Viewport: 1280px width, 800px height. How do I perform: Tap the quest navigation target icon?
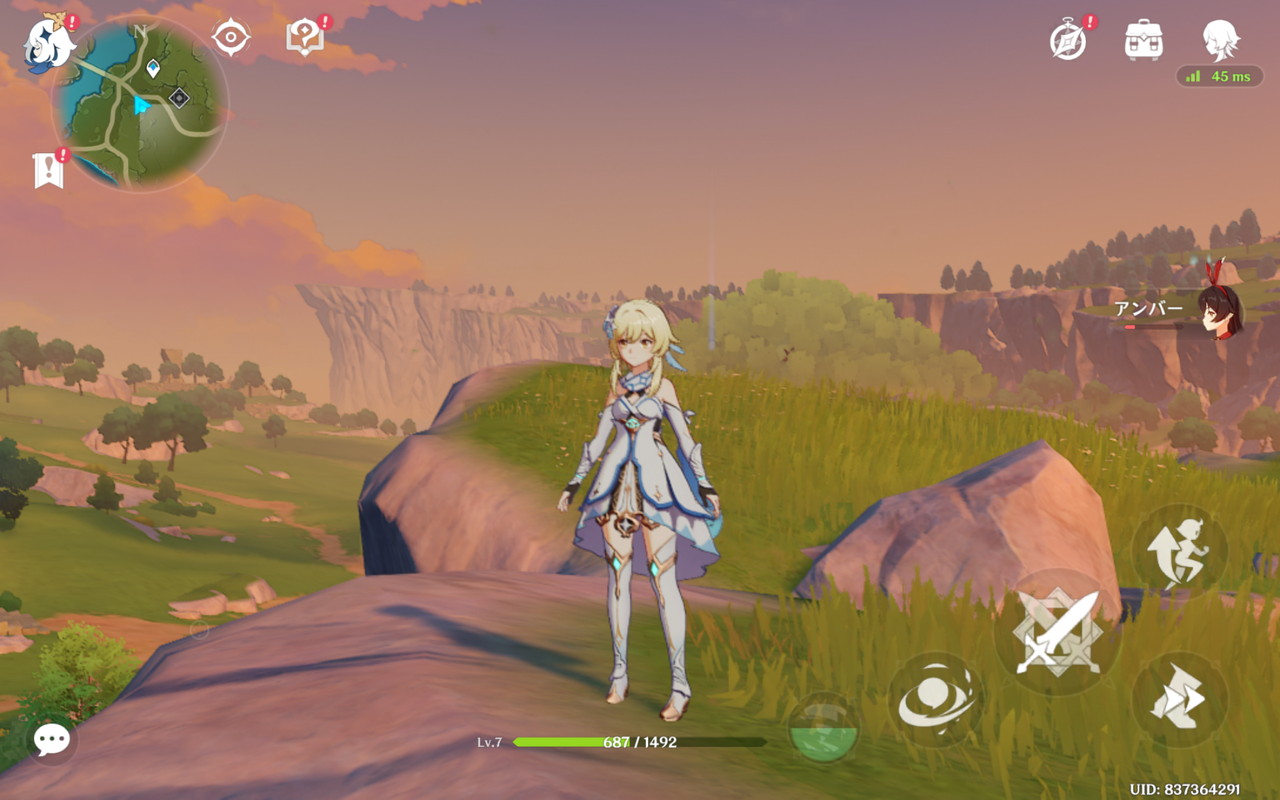230,38
